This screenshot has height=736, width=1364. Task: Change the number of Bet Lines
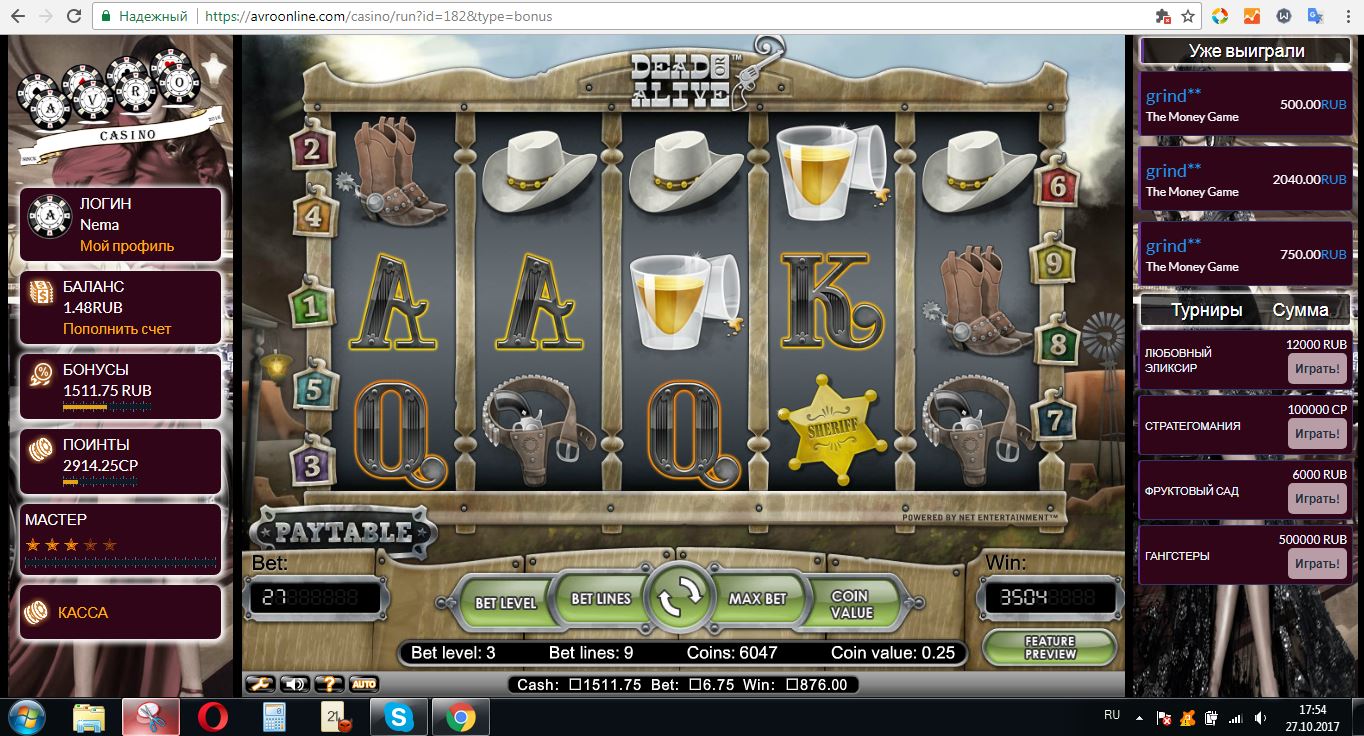[600, 598]
